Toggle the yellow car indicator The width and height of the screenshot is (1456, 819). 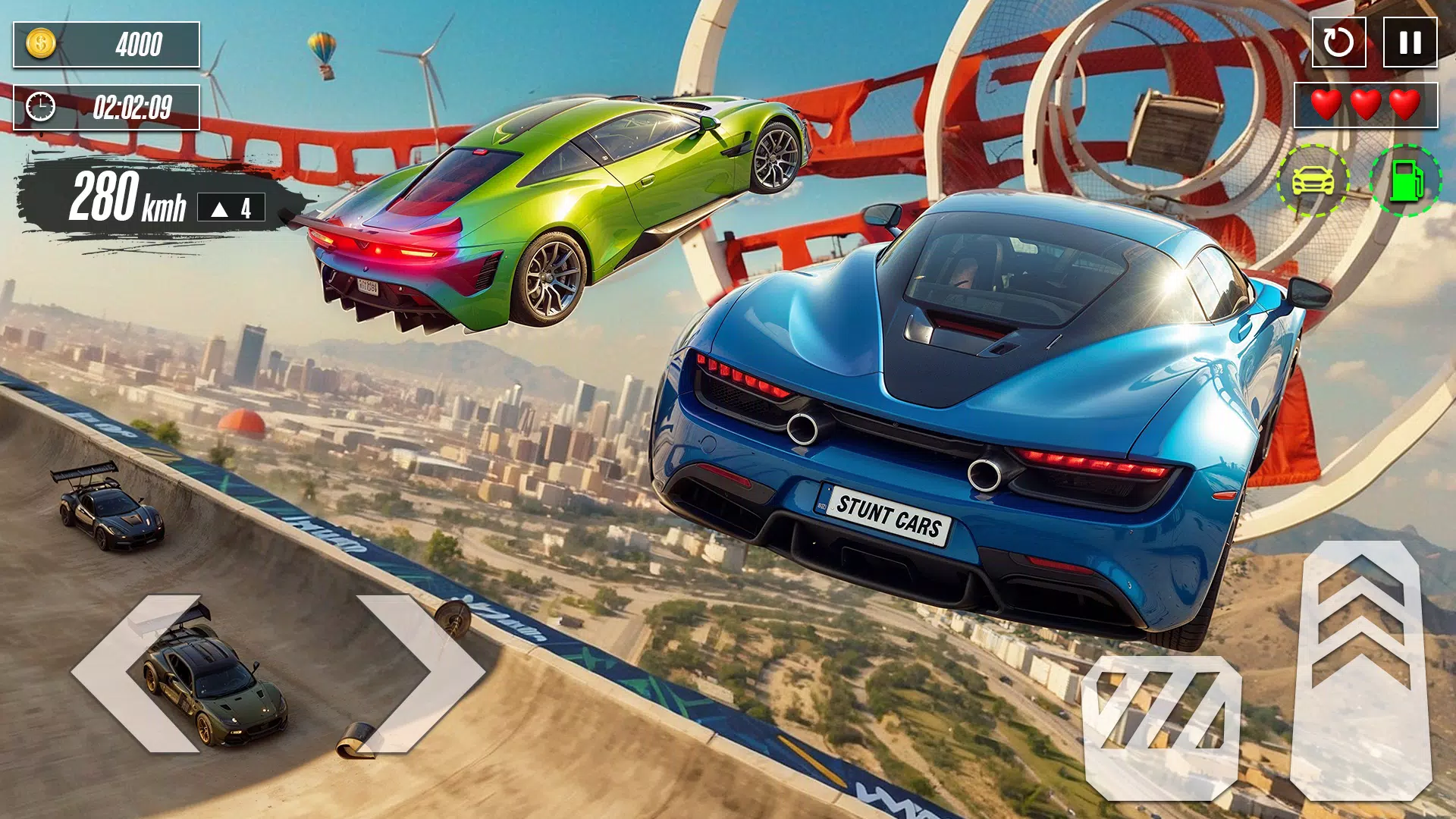click(x=1310, y=179)
